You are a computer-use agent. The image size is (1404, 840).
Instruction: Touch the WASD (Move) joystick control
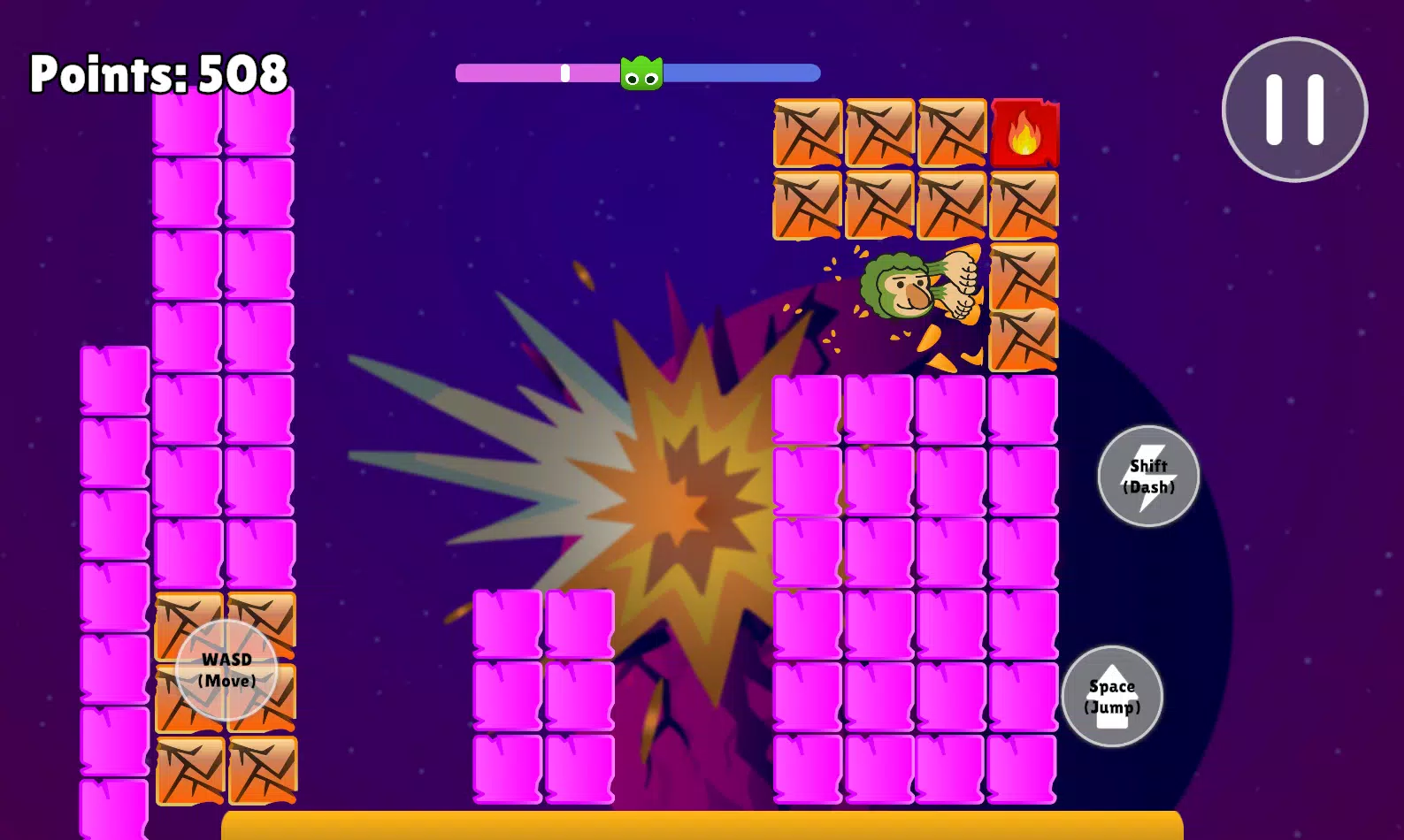[226, 670]
